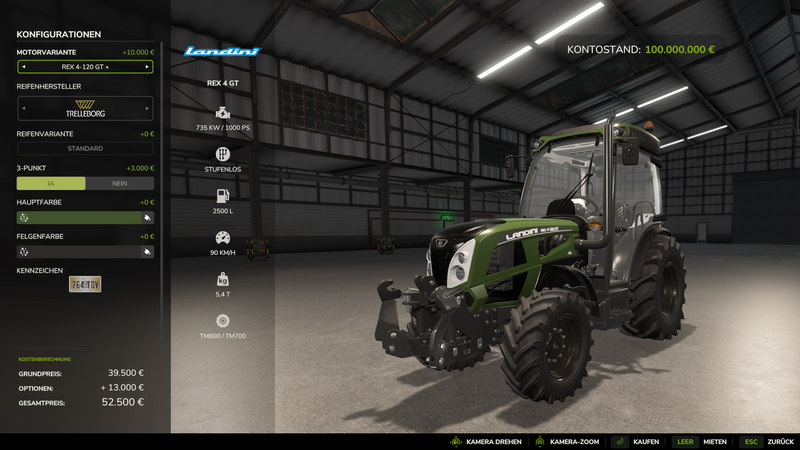Viewport: 800px width, 450px height.
Task: Choose JA for the 3-Punkt option
Action: pos(51,183)
